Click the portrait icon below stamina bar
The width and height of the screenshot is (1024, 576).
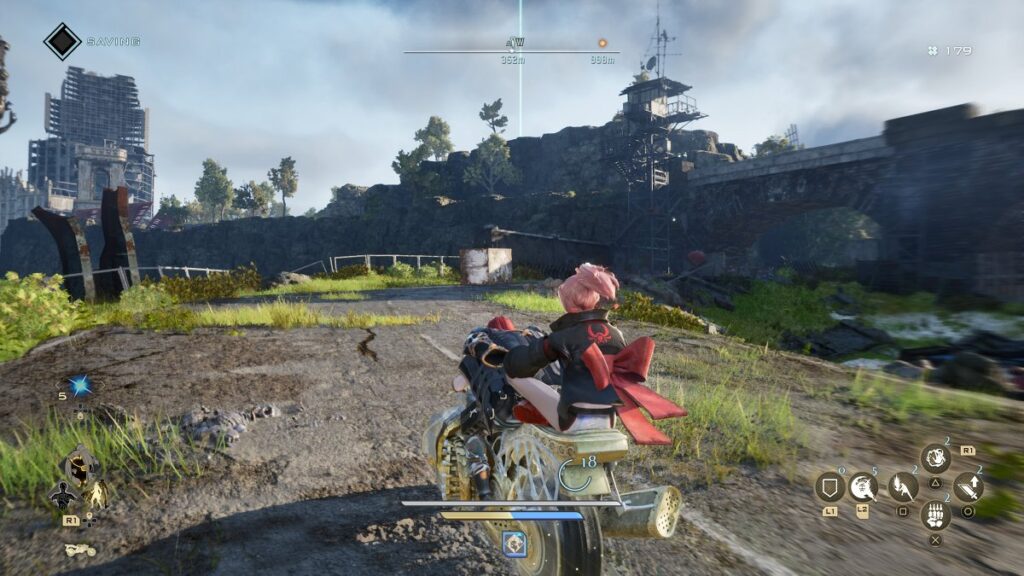[514, 543]
